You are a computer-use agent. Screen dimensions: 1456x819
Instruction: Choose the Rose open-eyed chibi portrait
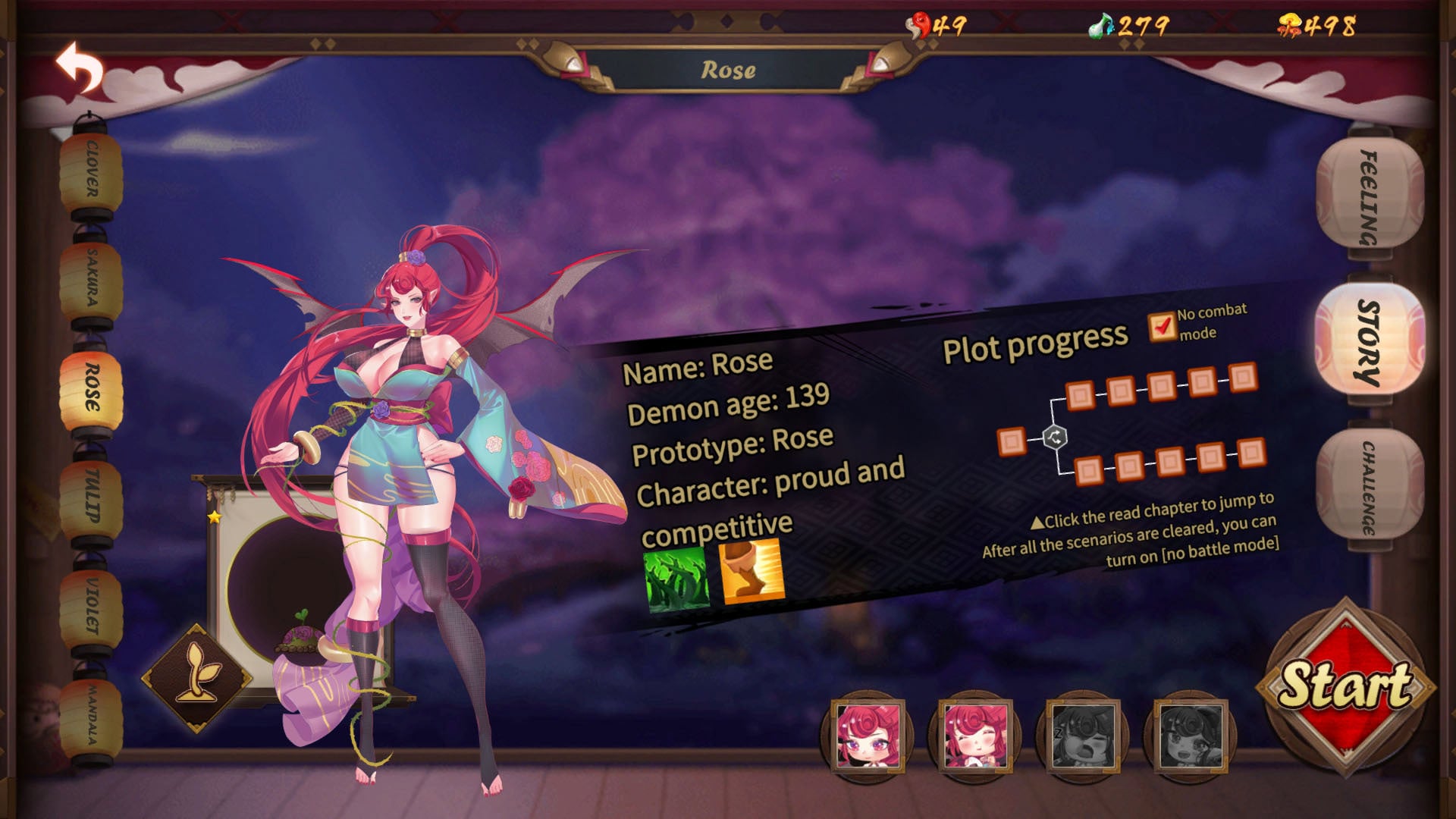coord(868,736)
